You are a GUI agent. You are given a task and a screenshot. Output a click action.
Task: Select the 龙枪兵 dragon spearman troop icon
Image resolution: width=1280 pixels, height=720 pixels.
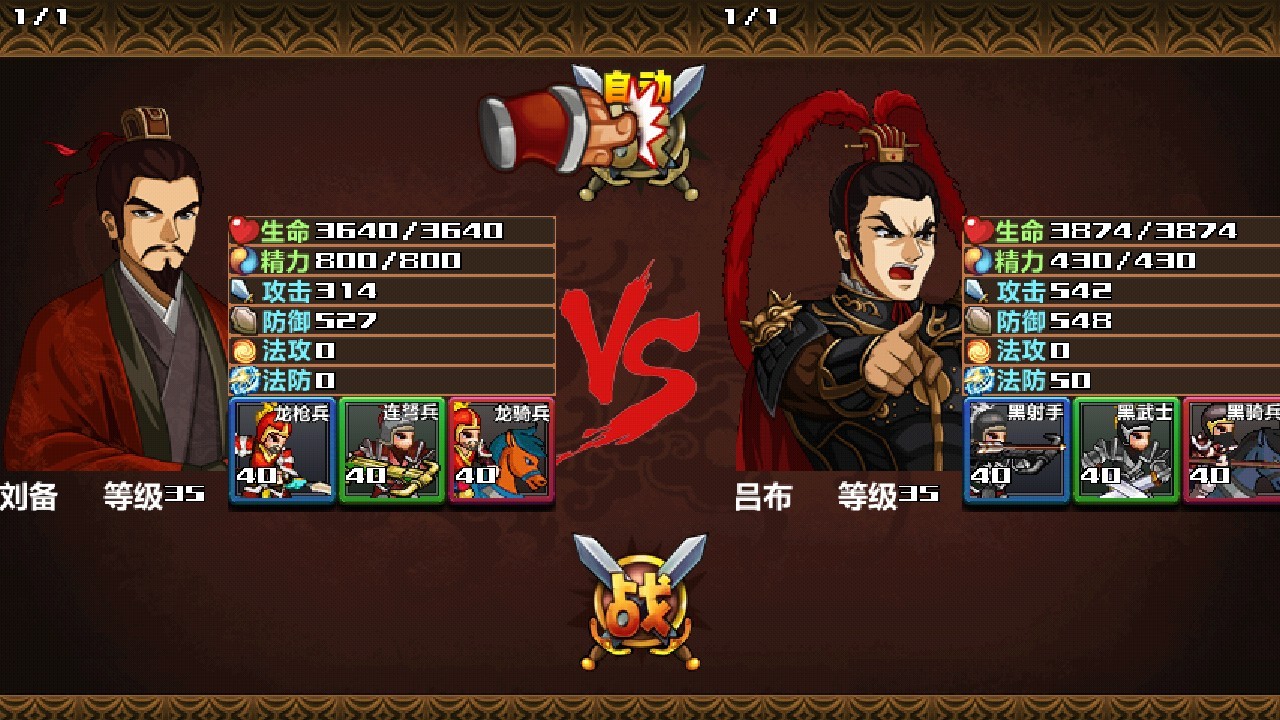pos(281,450)
